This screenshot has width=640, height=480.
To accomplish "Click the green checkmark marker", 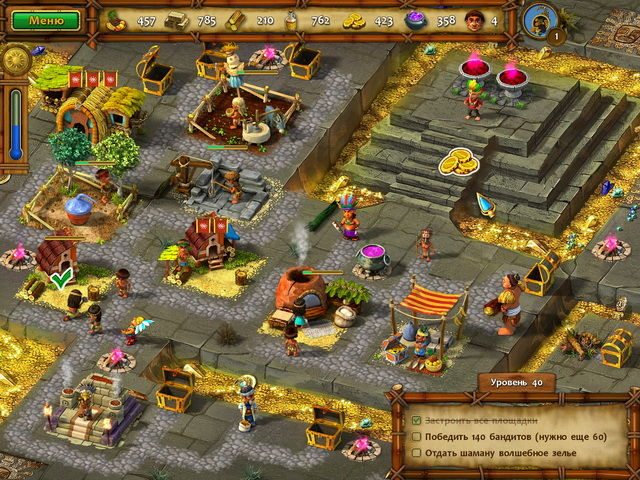I will (x=62, y=279).
